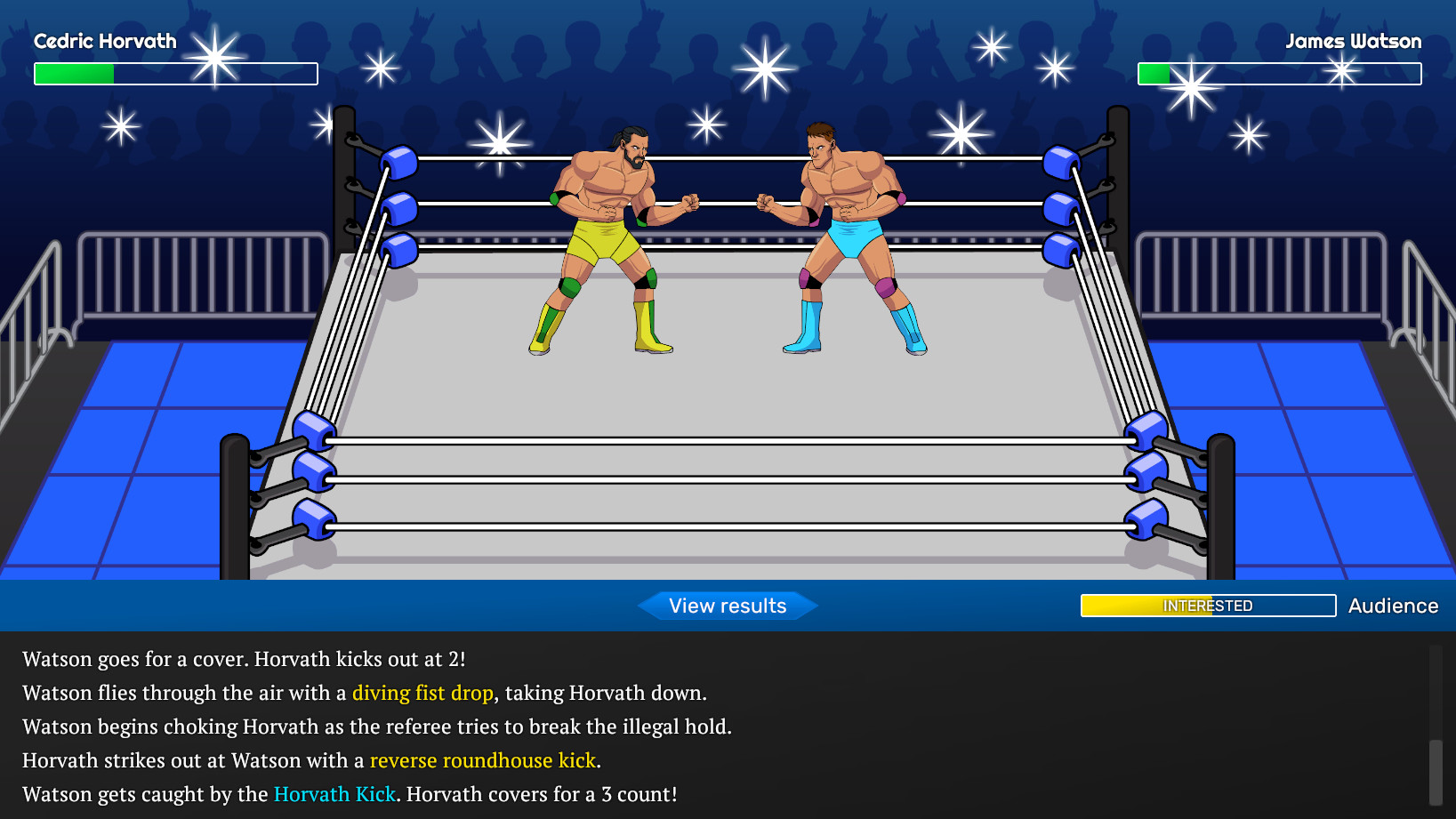Click the View results button
This screenshot has height=819, width=1456.
pyautogui.click(x=727, y=606)
